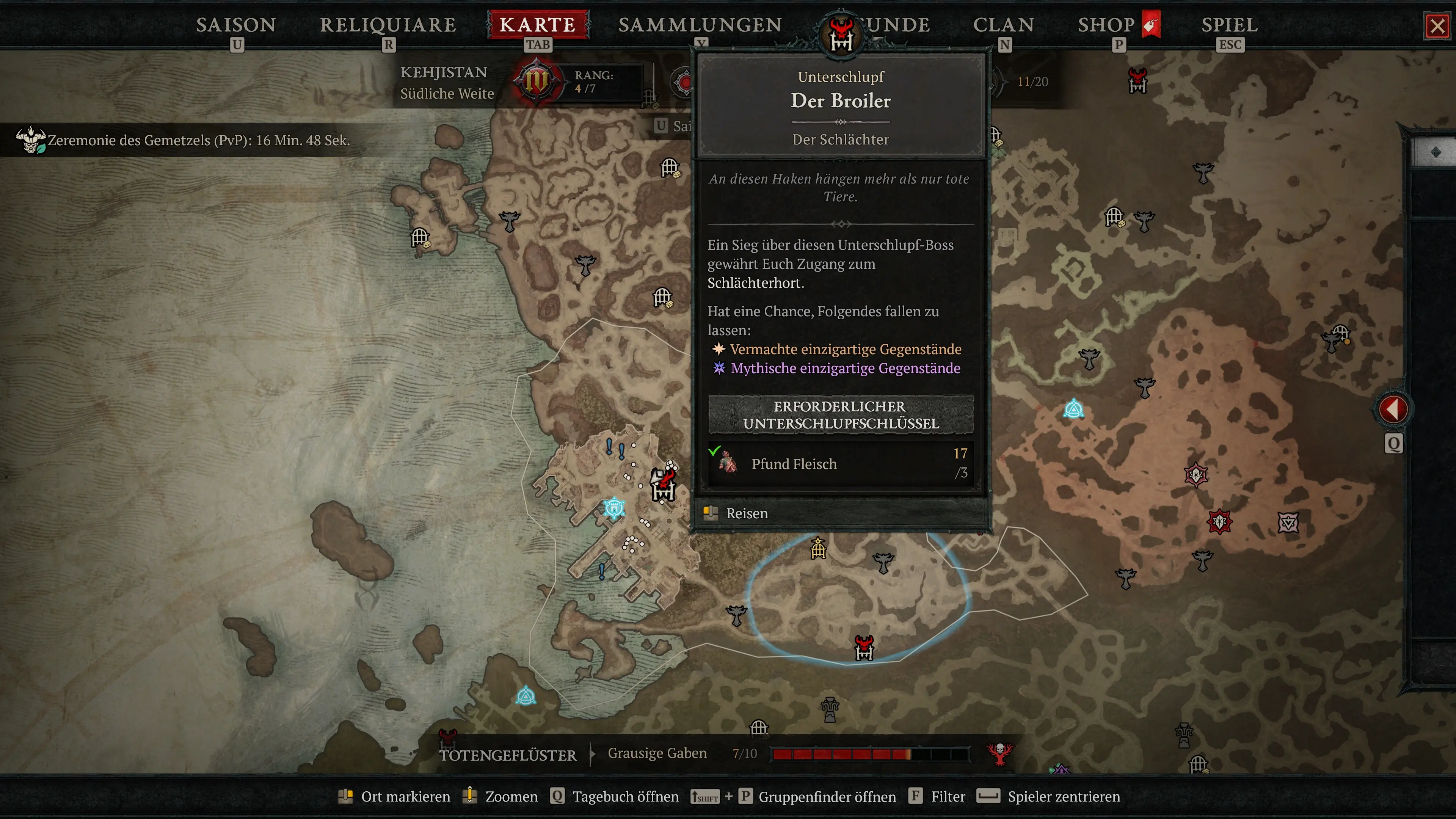Click the lair boss marker near the Shop tab
The height and width of the screenshot is (819, 1456).
pyautogui.click(x=1137, y=80)
